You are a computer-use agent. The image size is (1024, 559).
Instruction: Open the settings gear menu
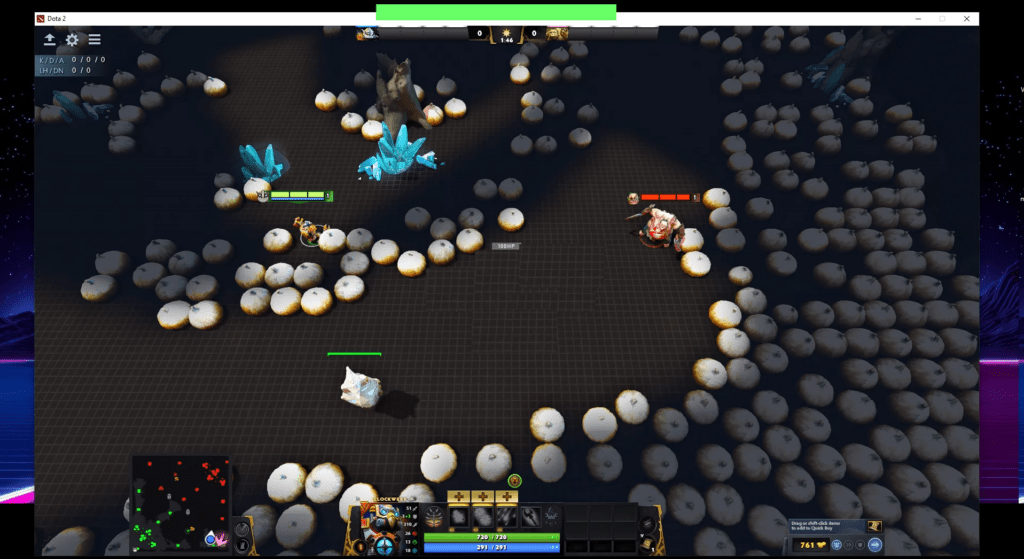pyautogui.click(x=72, y=40)
